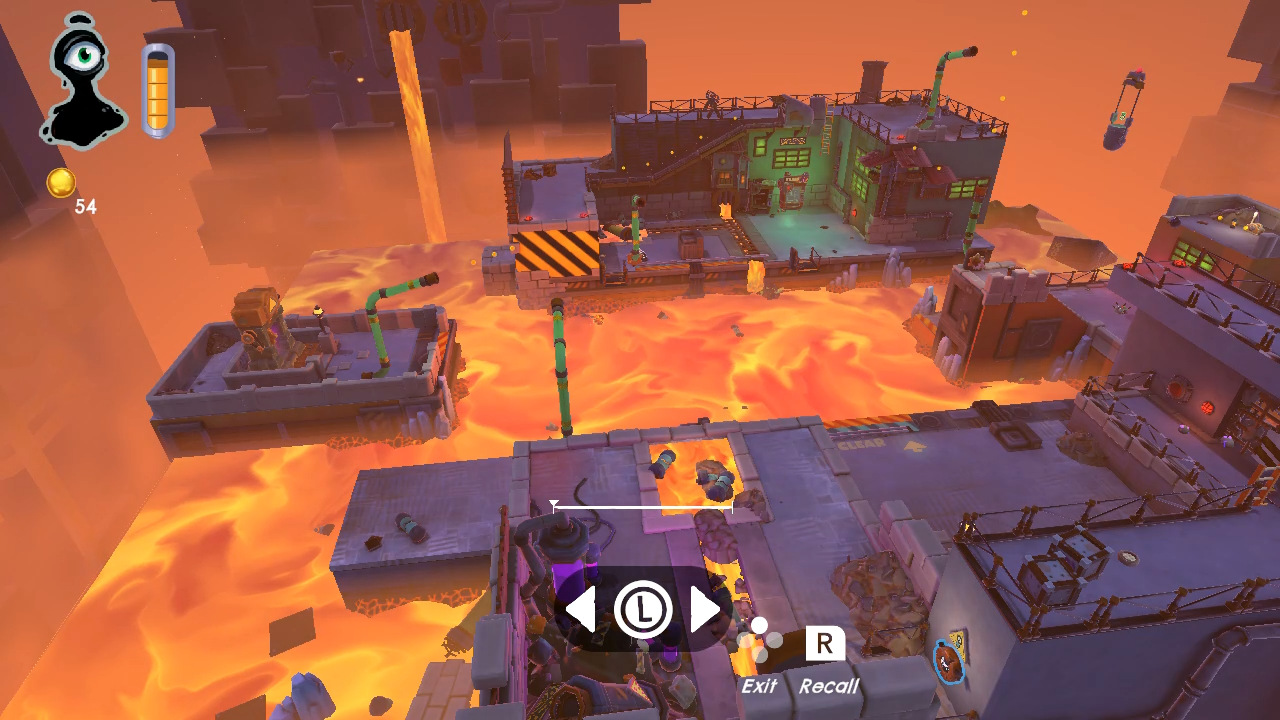
Task: Select the left-pointing white arrow
Action: [581, 609]
